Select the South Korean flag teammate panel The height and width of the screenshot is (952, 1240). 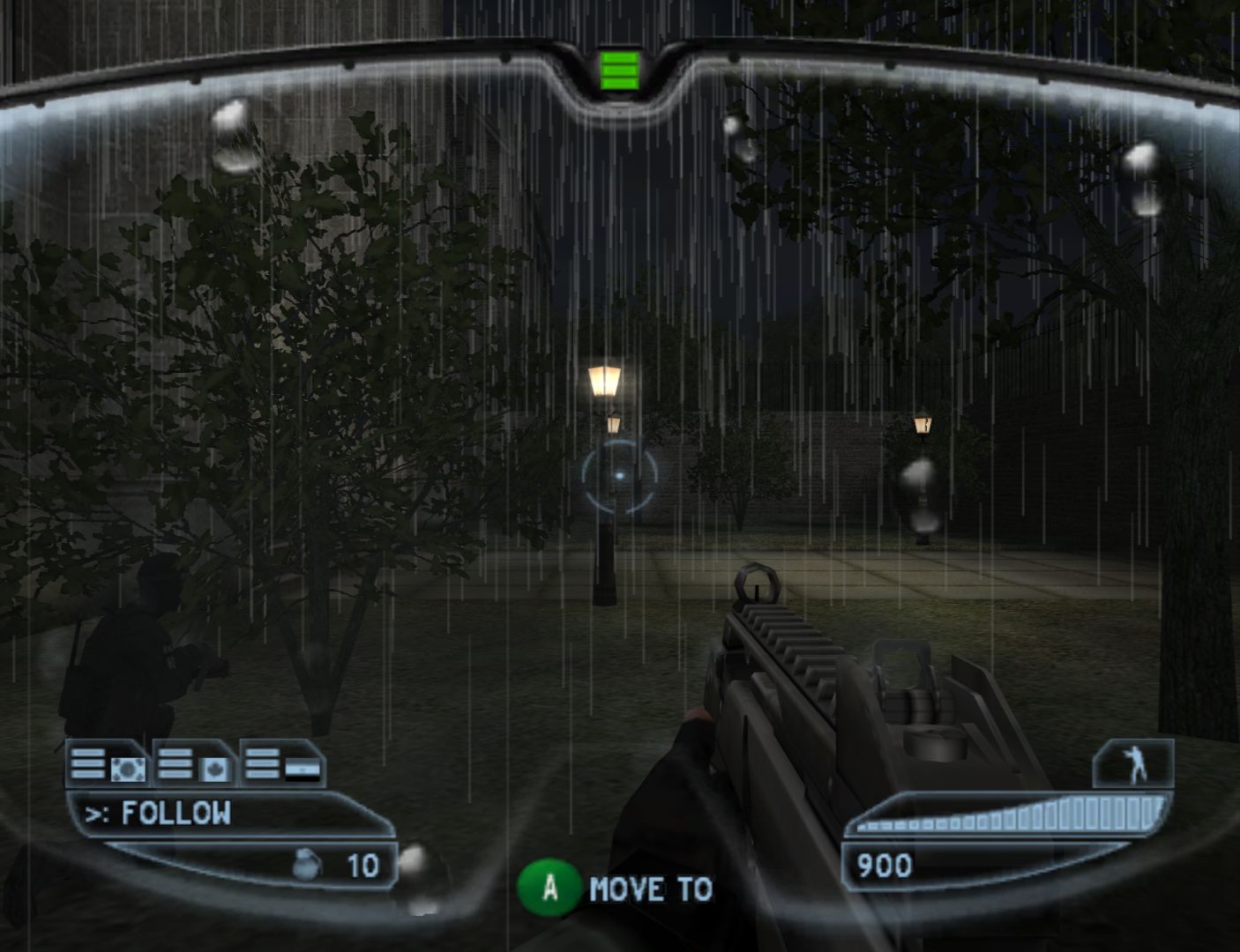108,765
